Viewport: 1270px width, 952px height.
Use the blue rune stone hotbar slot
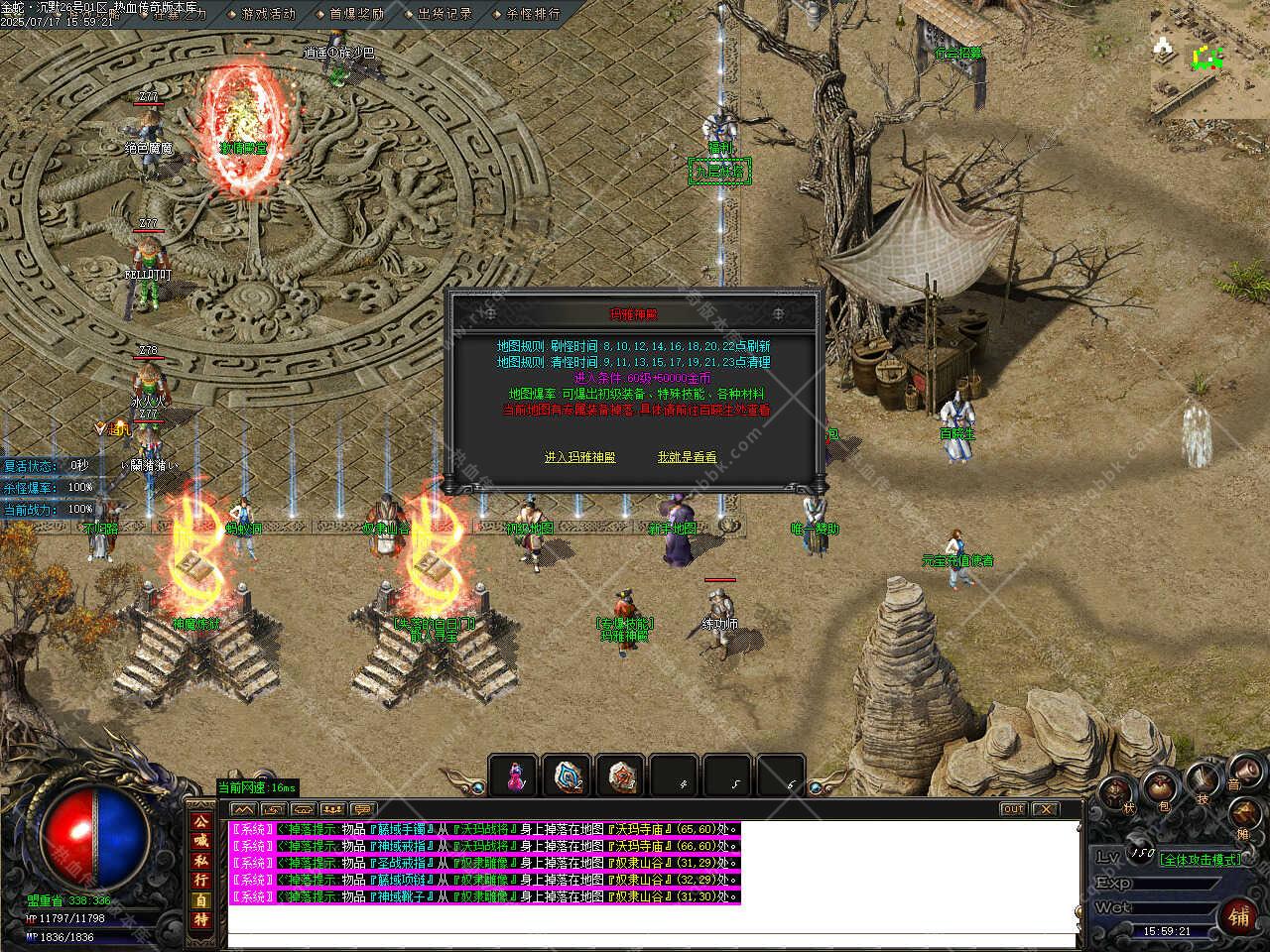click(568, 775)
